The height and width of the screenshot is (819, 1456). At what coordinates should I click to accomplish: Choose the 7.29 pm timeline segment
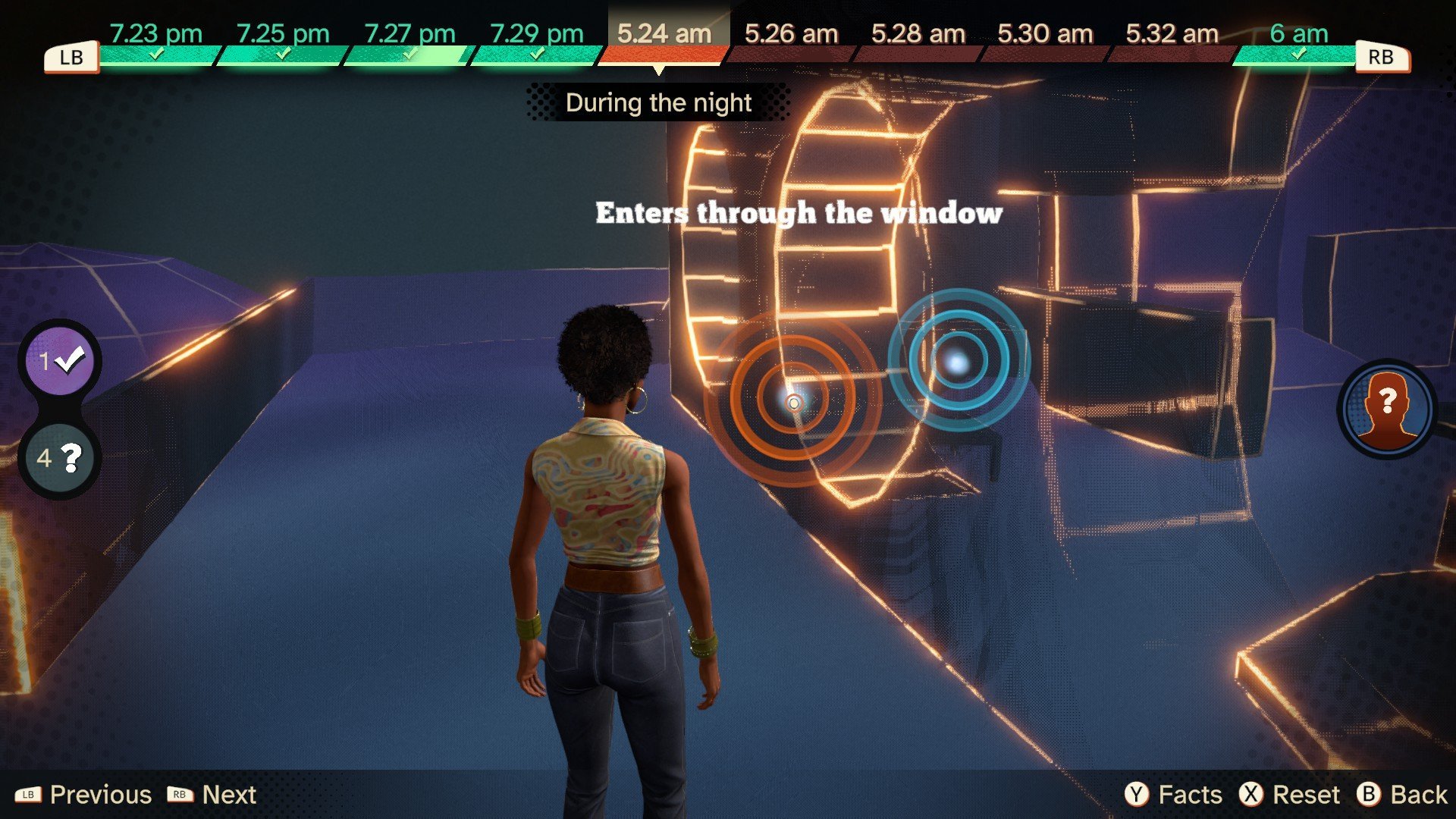click(536, 42)
